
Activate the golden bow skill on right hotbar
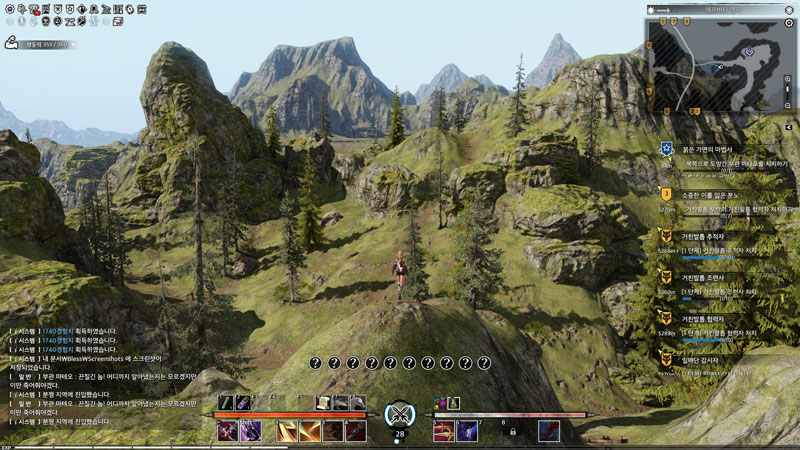click(443, 431)
